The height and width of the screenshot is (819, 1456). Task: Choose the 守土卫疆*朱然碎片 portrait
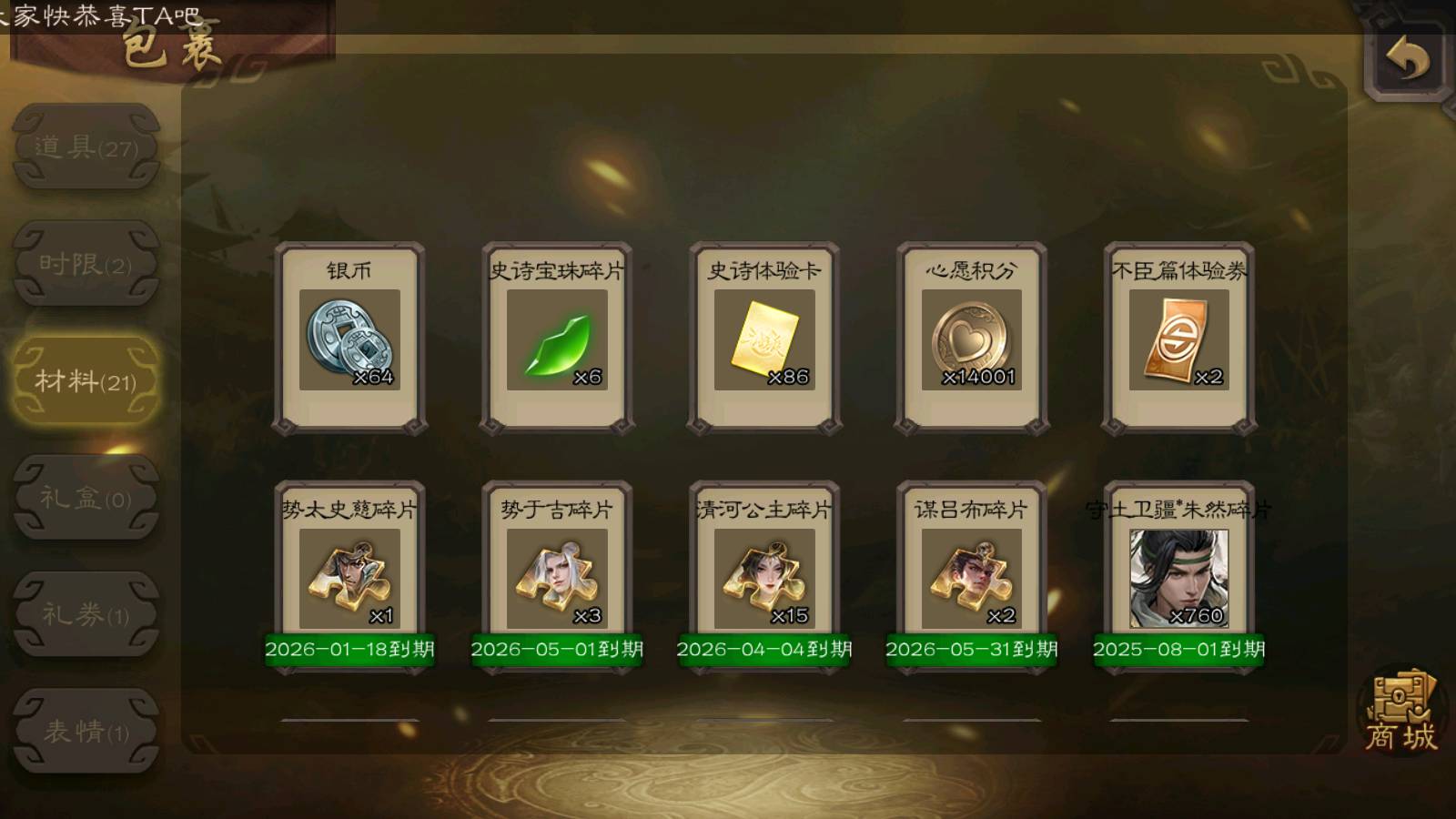1178,578
